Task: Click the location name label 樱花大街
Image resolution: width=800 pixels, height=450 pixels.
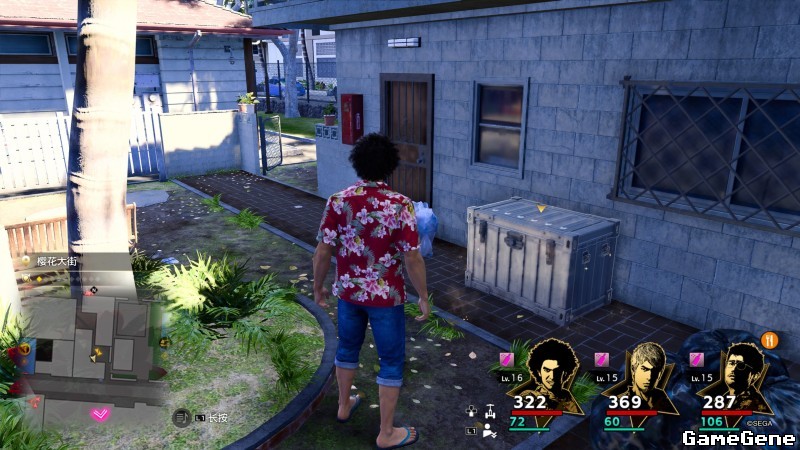Action: coord(57,262)
